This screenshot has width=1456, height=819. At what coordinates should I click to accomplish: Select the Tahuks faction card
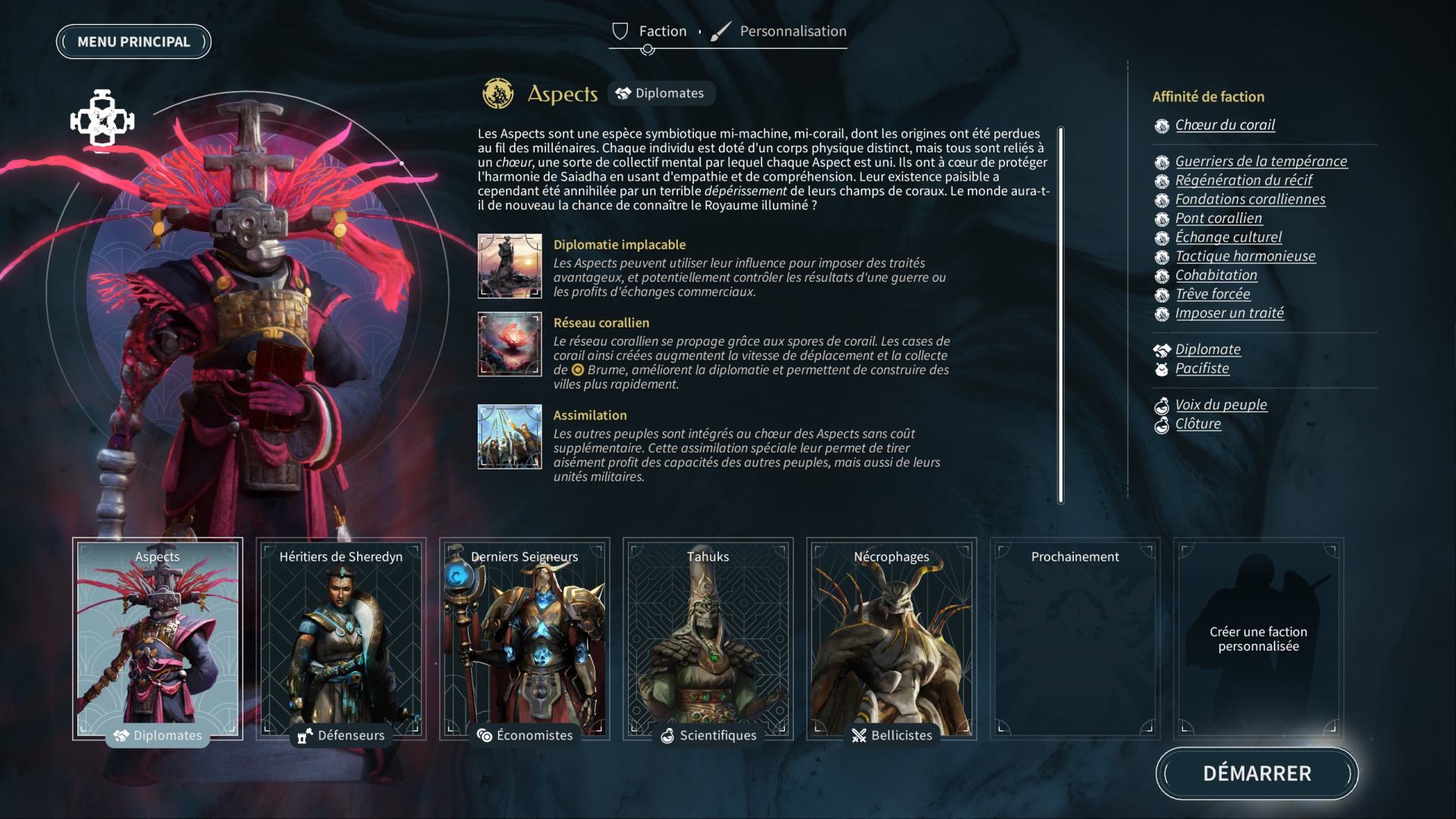click(x=708, y=639)
